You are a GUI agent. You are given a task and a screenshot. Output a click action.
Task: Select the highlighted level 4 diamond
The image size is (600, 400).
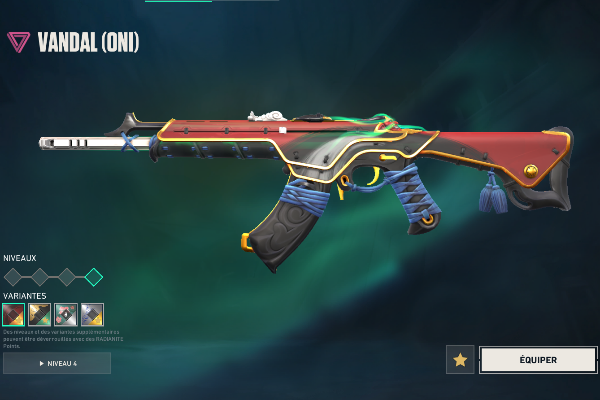pyautogui.click(x=93, y=277)
